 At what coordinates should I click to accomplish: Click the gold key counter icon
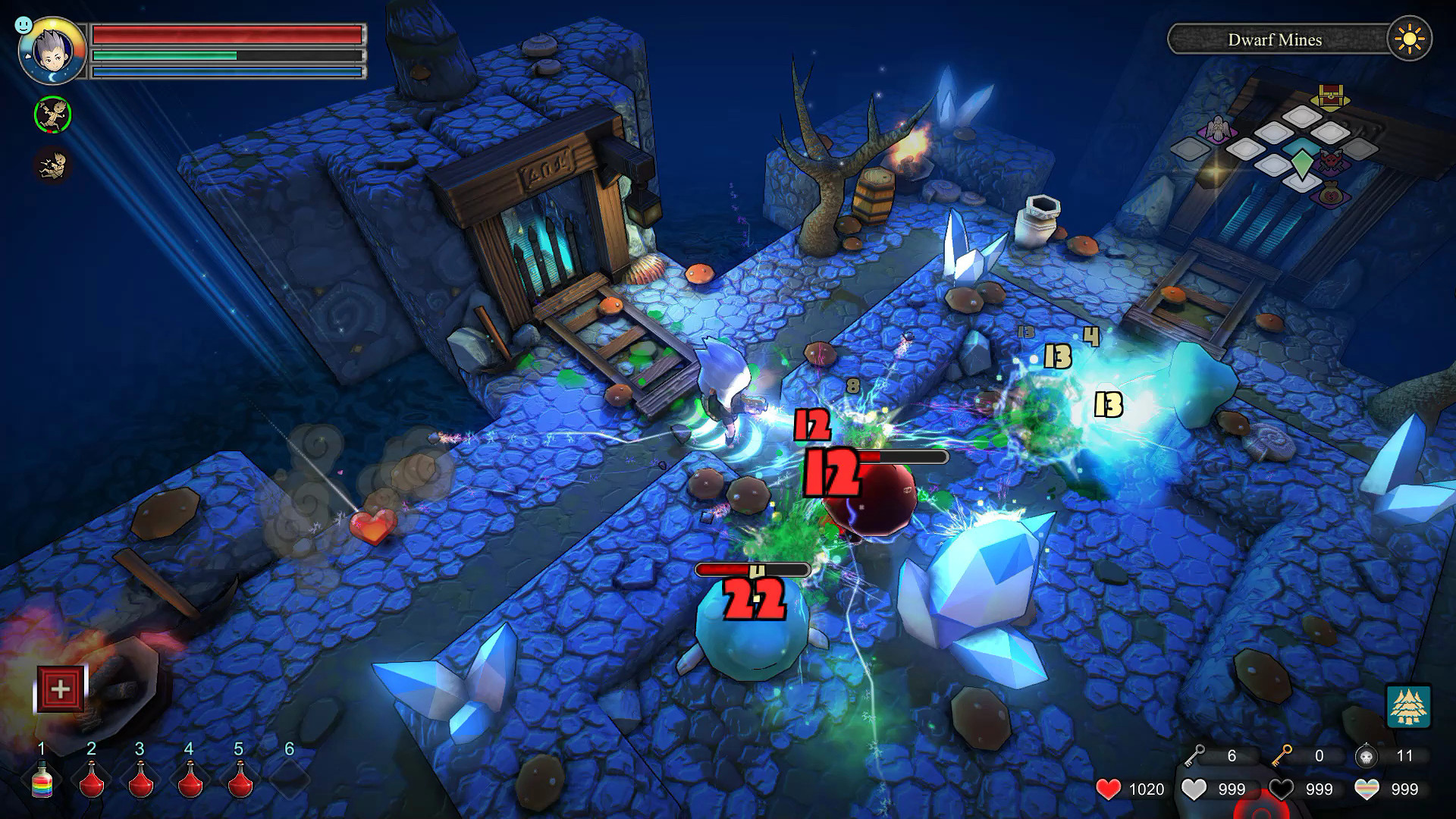click(1282, 755)
